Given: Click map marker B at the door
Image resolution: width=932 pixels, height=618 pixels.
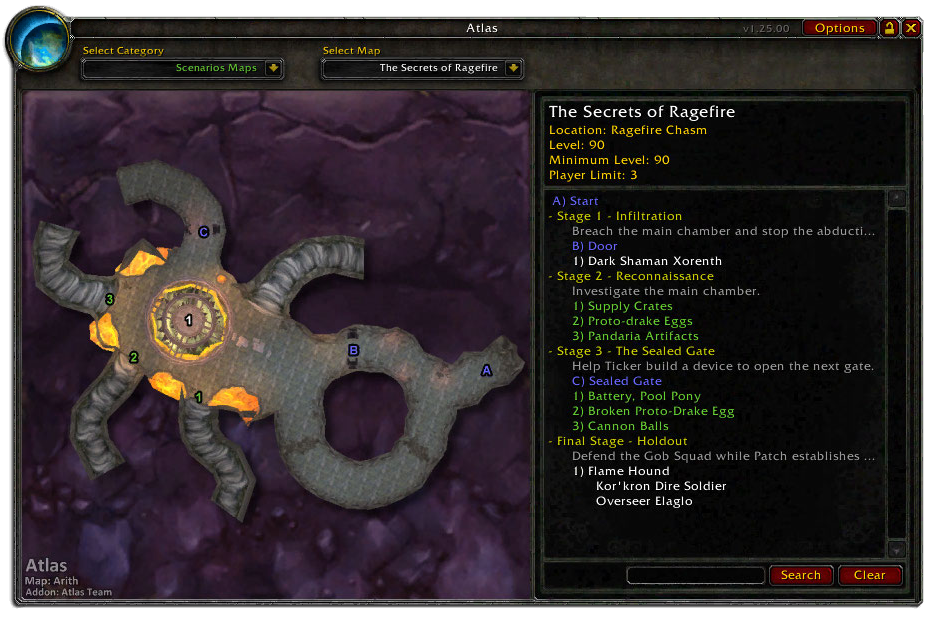Looking at the screenshot, I should tap(353, 350).
